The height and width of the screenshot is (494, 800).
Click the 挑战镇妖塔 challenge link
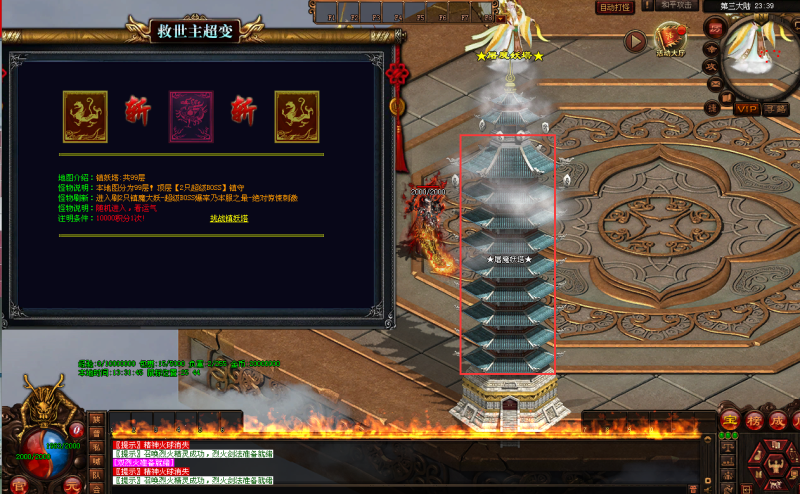pyautogui.click(x=229, y=218)
